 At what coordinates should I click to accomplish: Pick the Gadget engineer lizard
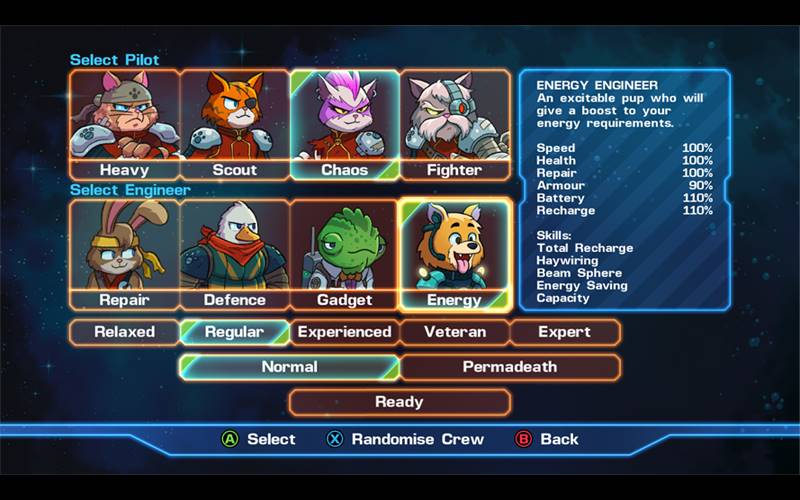[x=344, y=254]
